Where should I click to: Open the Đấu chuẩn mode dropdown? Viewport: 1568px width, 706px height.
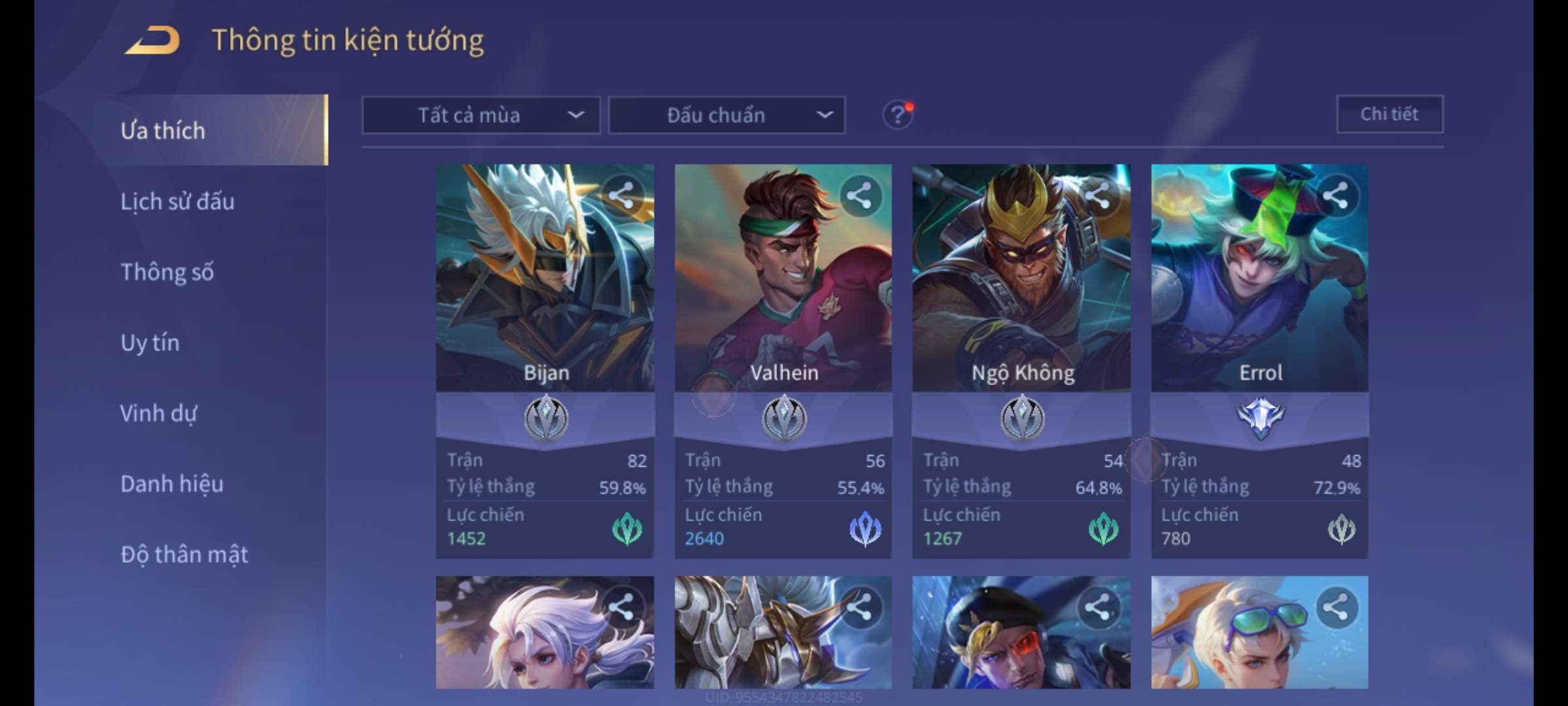pos(727,116)
